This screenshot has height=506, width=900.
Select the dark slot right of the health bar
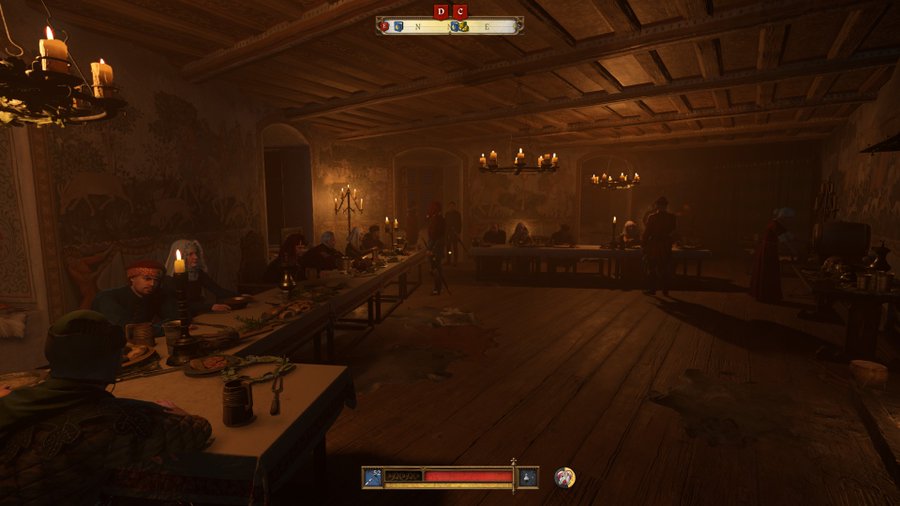(528, 477)
